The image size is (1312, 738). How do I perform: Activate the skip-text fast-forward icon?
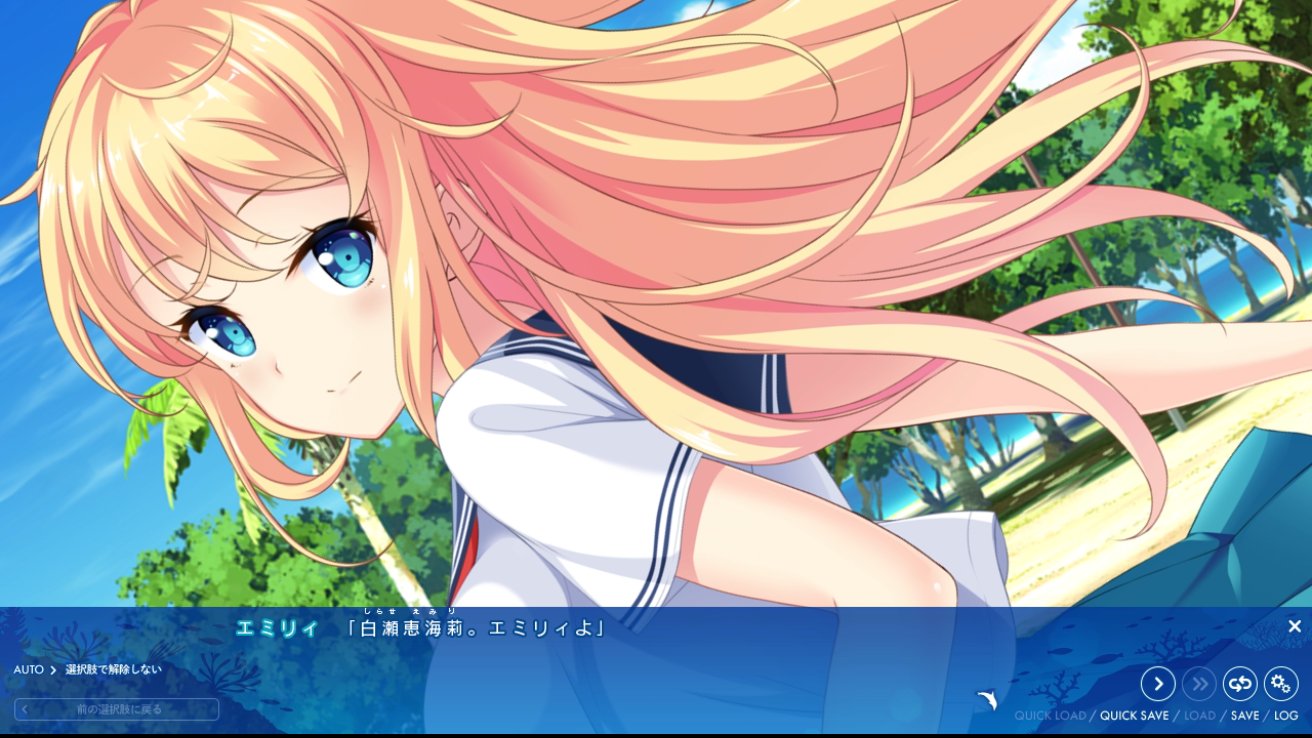coord(1199,684)
